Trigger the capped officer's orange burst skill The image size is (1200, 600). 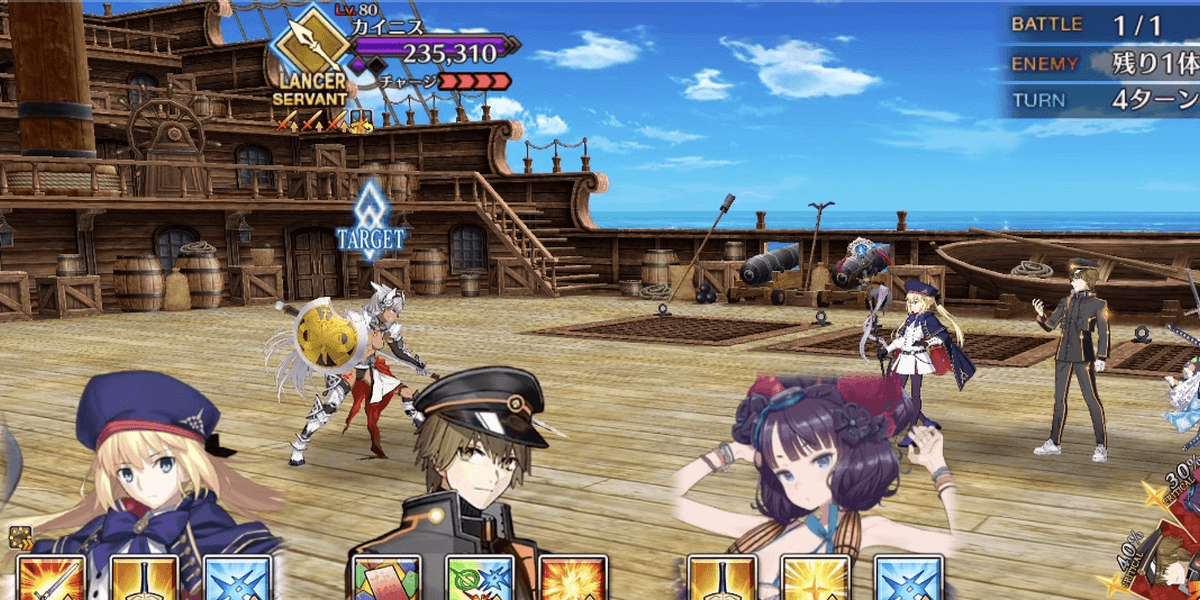(572, 580)
